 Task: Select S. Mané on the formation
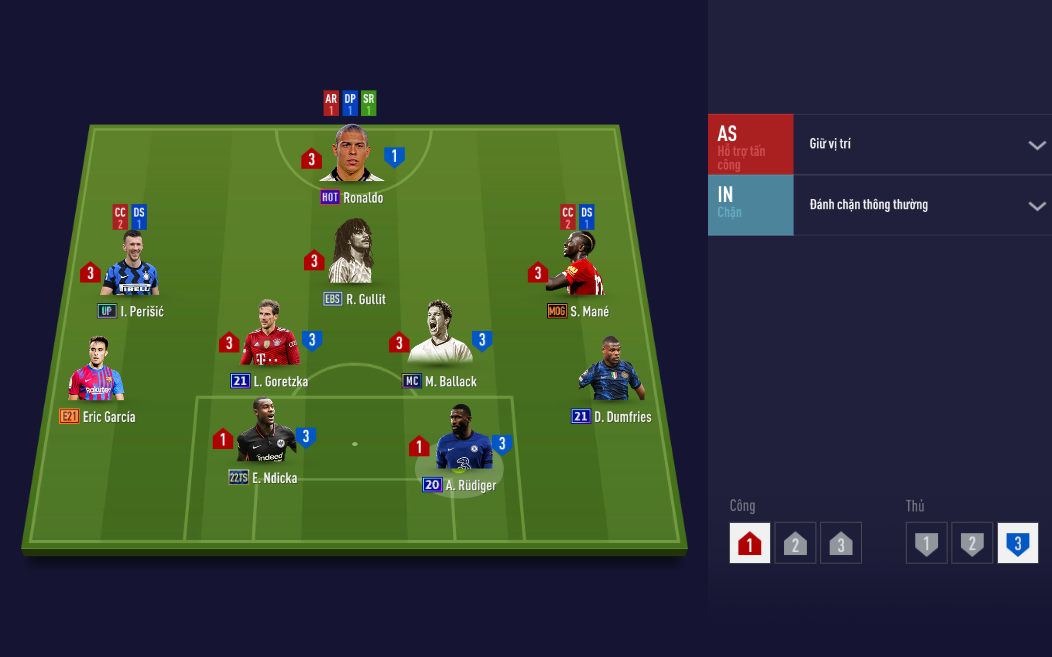(578, 266)
